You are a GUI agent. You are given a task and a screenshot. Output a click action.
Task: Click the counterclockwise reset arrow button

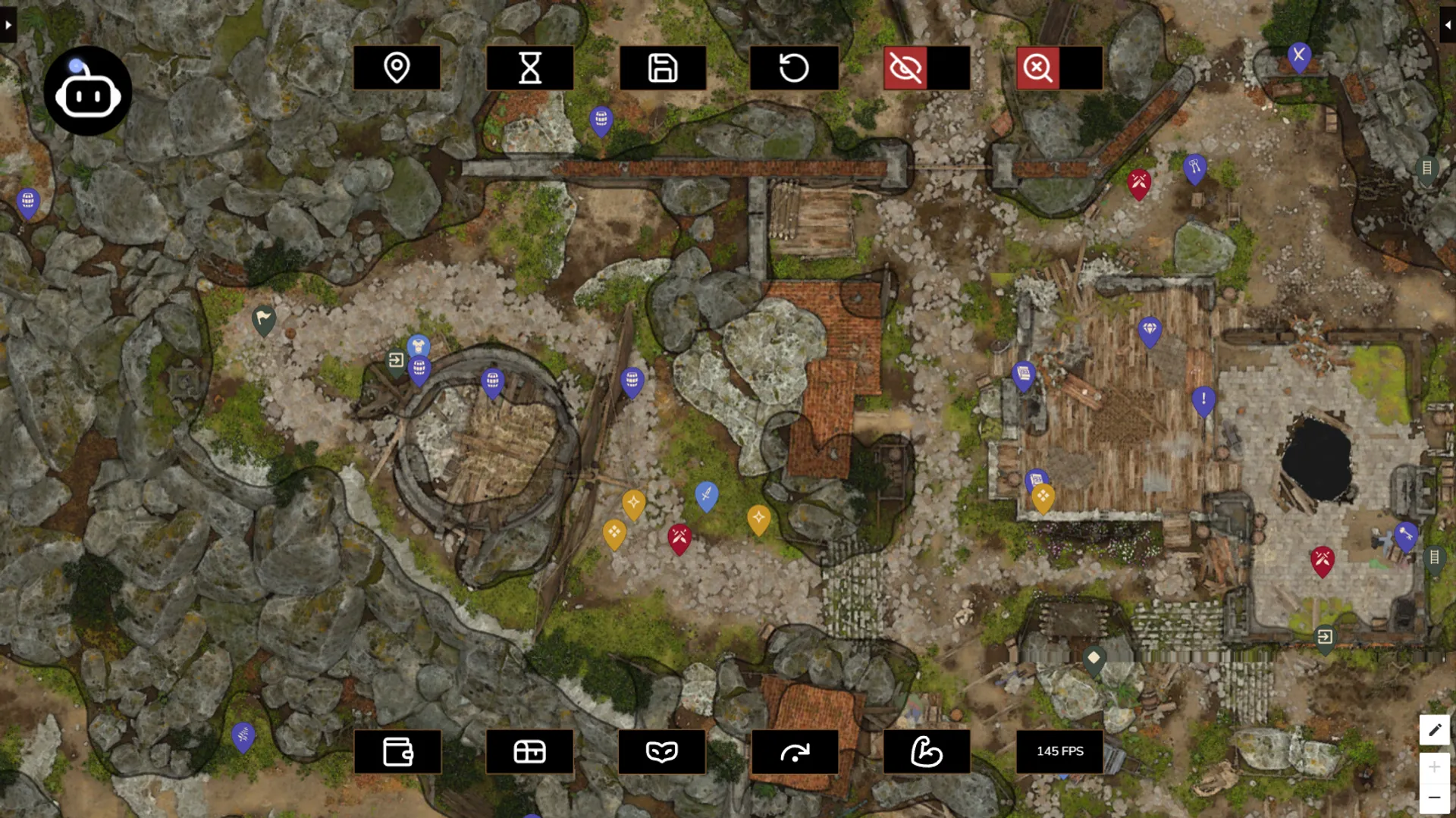794,68
